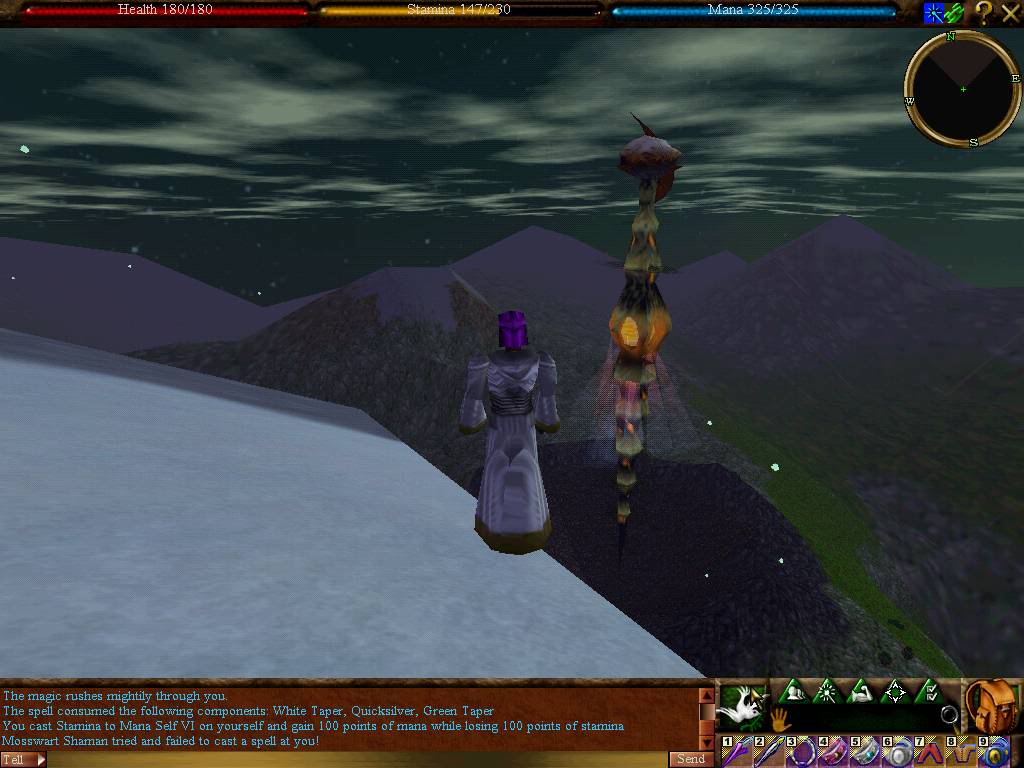Open the checkmarks options triangle panel

point(929,691)
